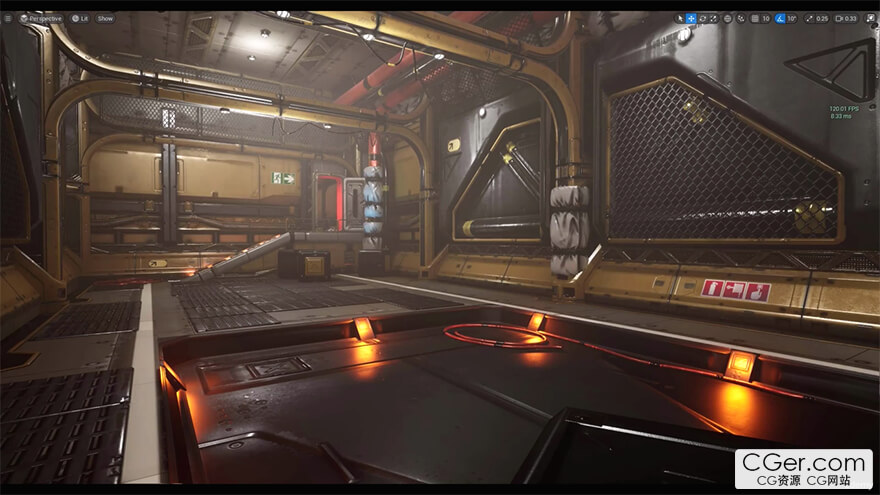Toggle the world/local coordinate globe
The height and width of the screenshot is (495, 880).
727,18
